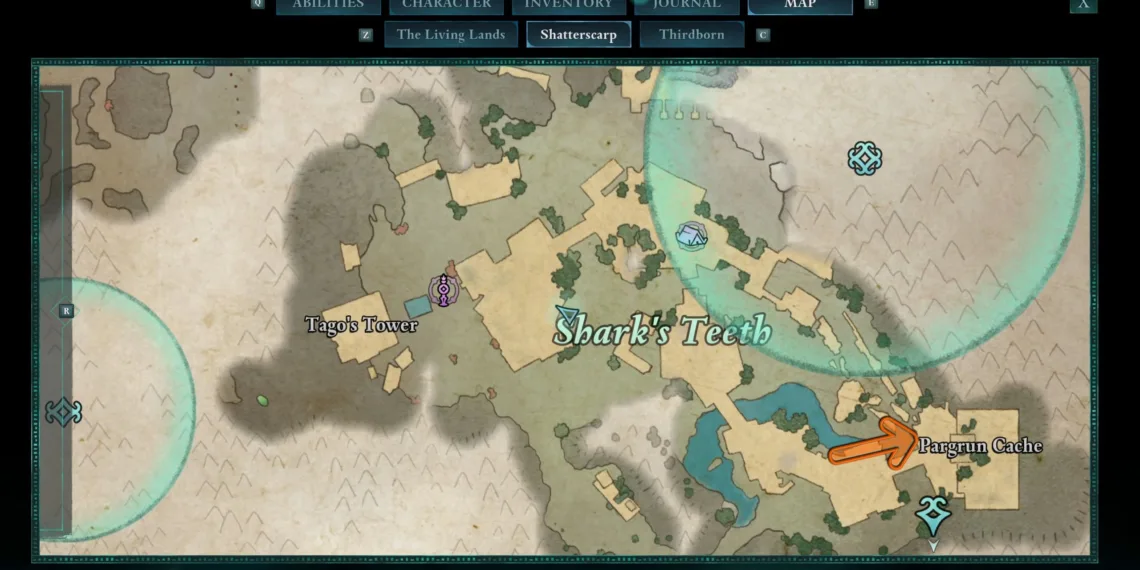Select the knot marker inside the large green circle
1140x570 pixels.
864,158
